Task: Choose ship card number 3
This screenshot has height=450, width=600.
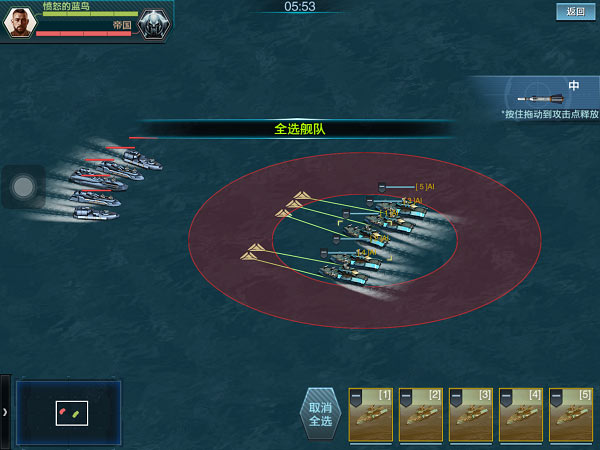Action: pyautogui.click(x=470, y=415)
